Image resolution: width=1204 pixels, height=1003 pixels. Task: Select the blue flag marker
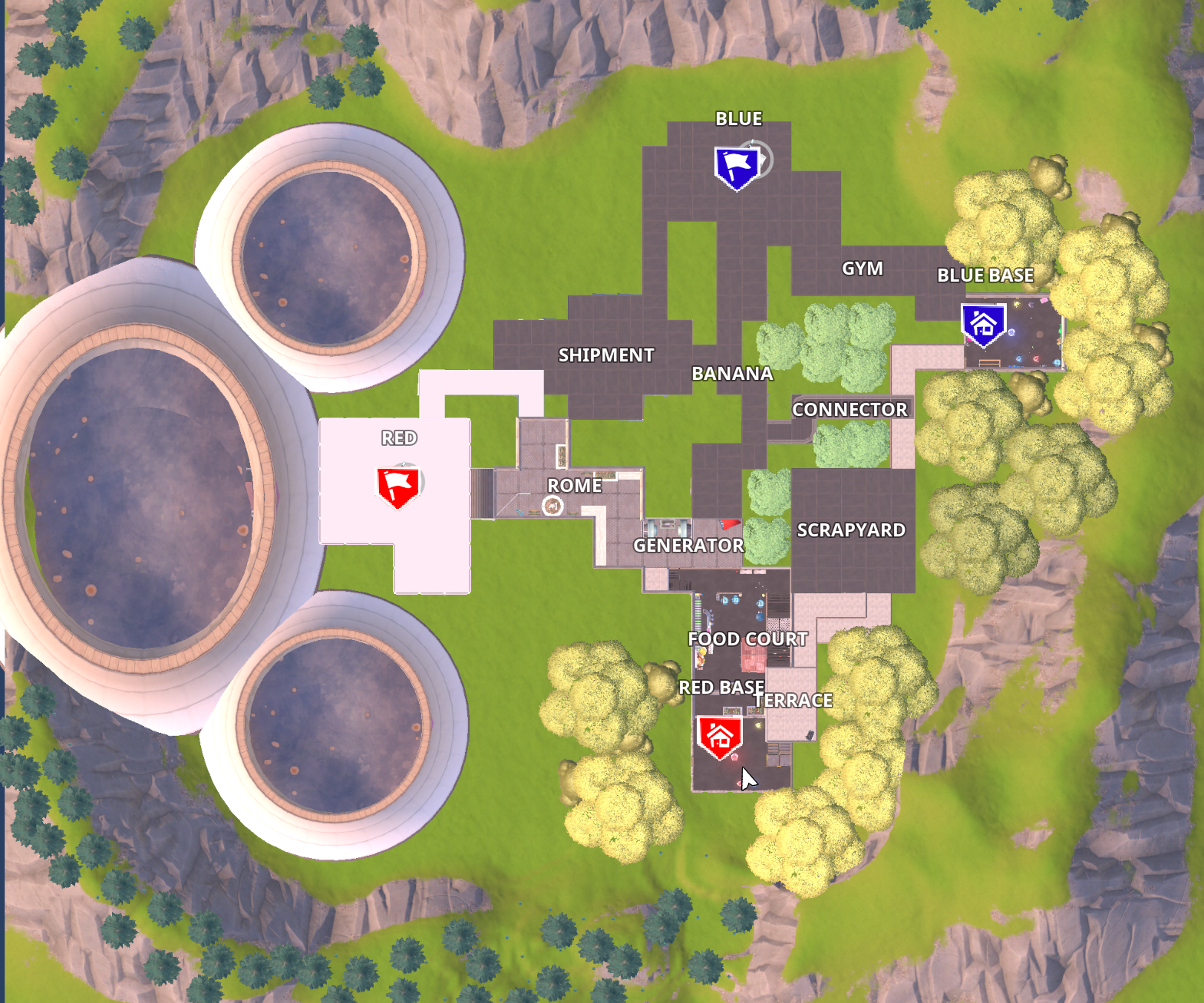737,167
